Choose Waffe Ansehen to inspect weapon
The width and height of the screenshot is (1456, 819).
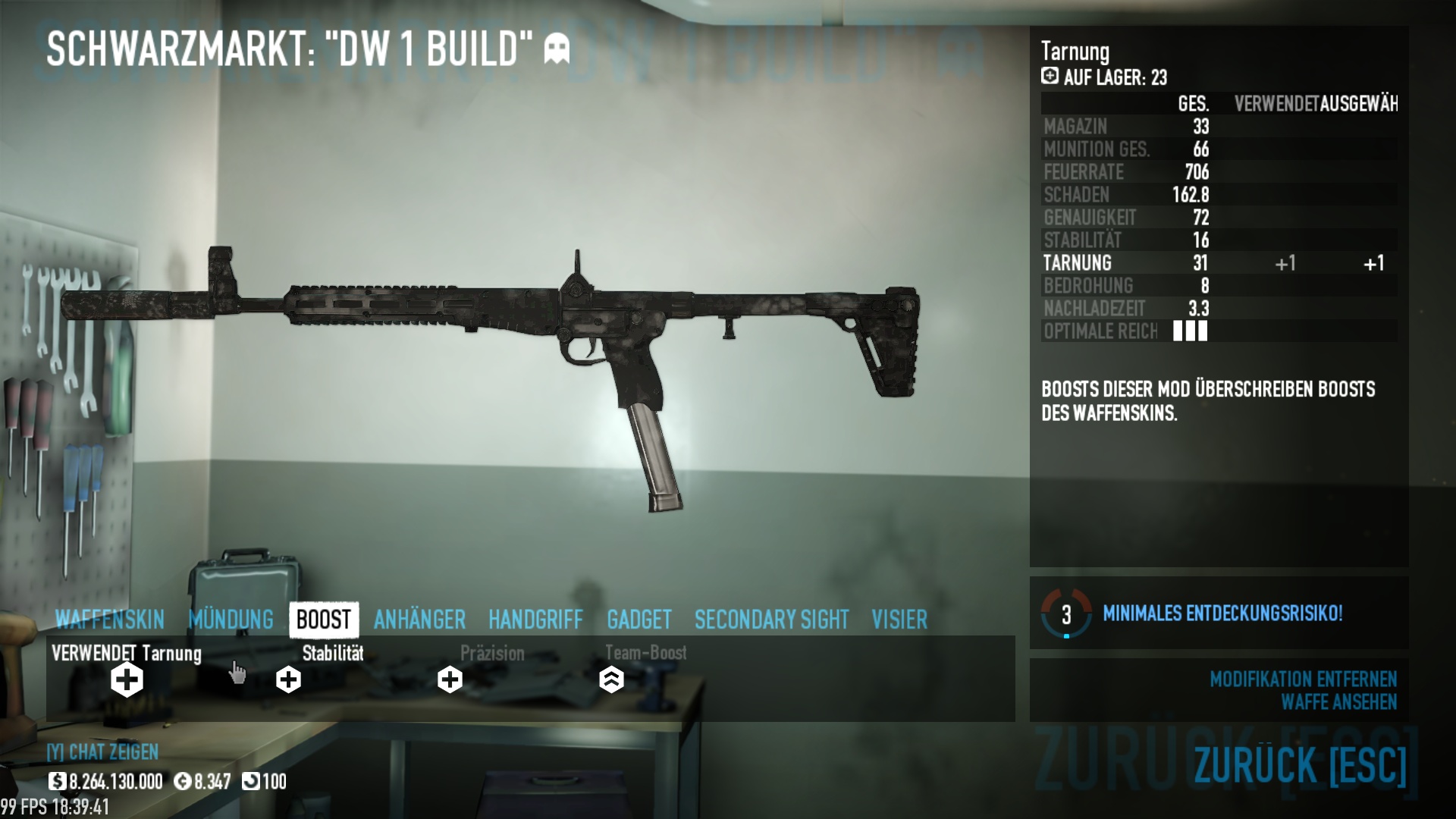point(1338,702)
